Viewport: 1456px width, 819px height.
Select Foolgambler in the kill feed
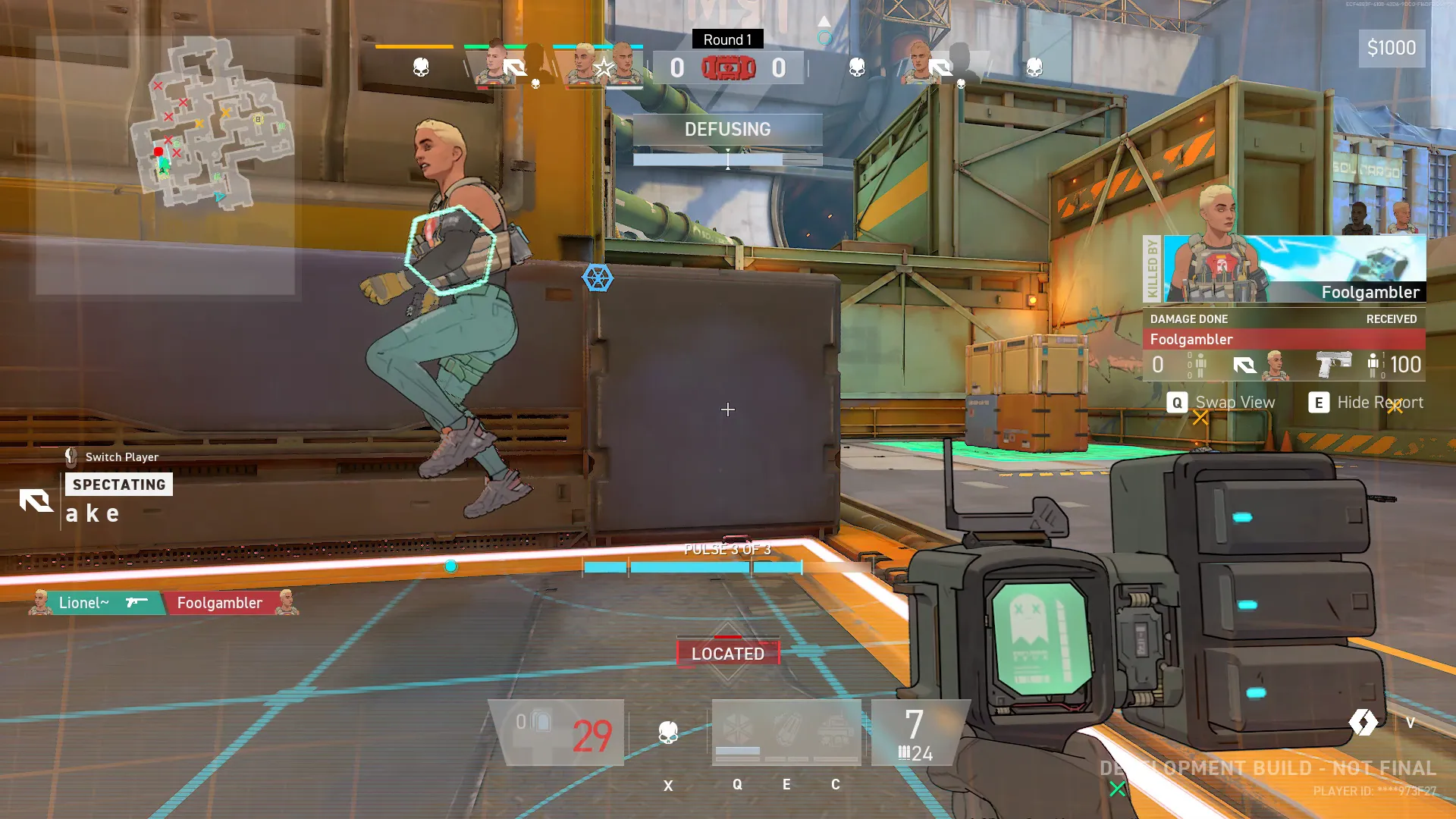pyautogui.click(x=220, y=603)
